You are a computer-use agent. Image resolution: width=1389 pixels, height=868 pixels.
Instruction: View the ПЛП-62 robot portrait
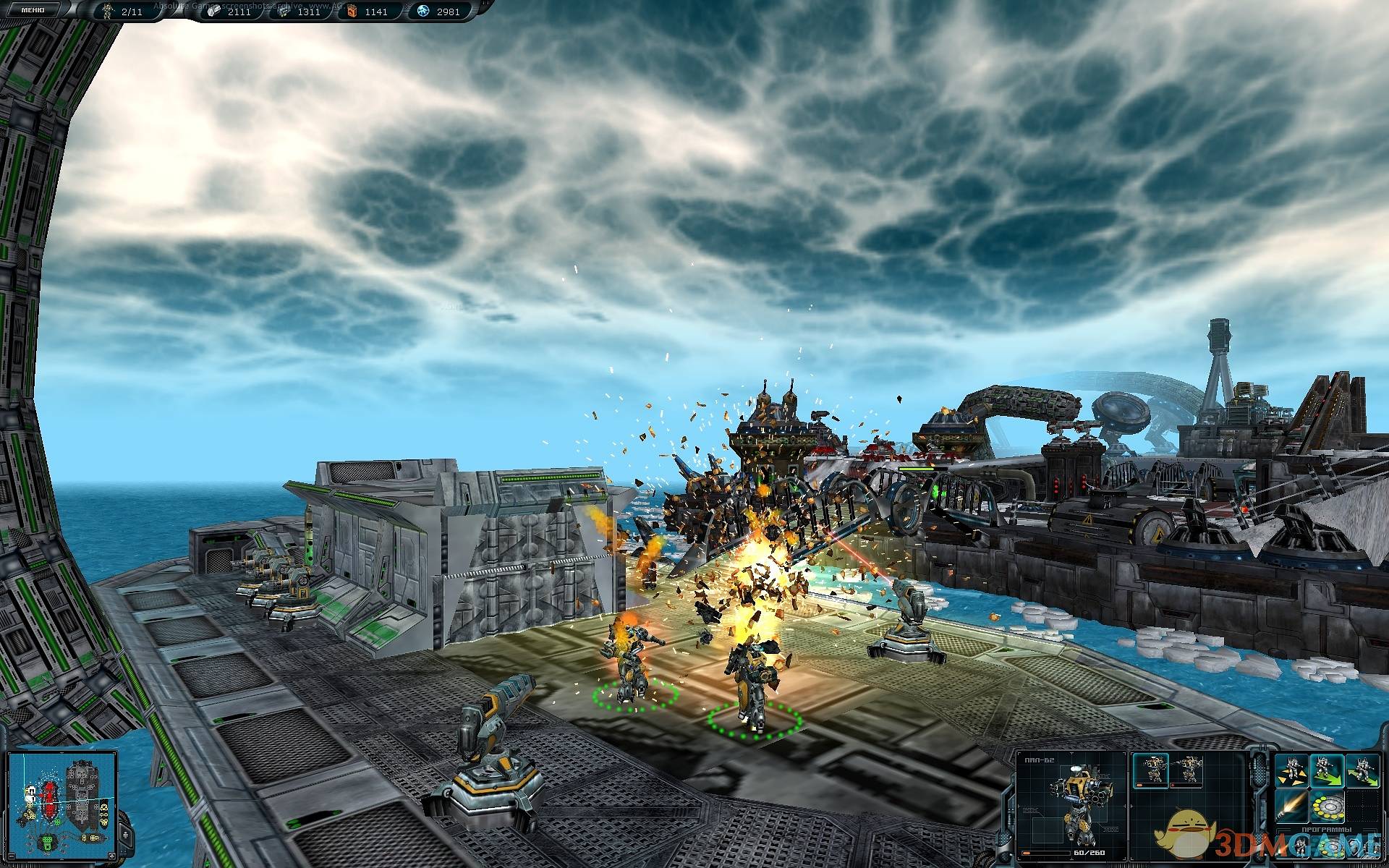click(x=1070, y=804)
